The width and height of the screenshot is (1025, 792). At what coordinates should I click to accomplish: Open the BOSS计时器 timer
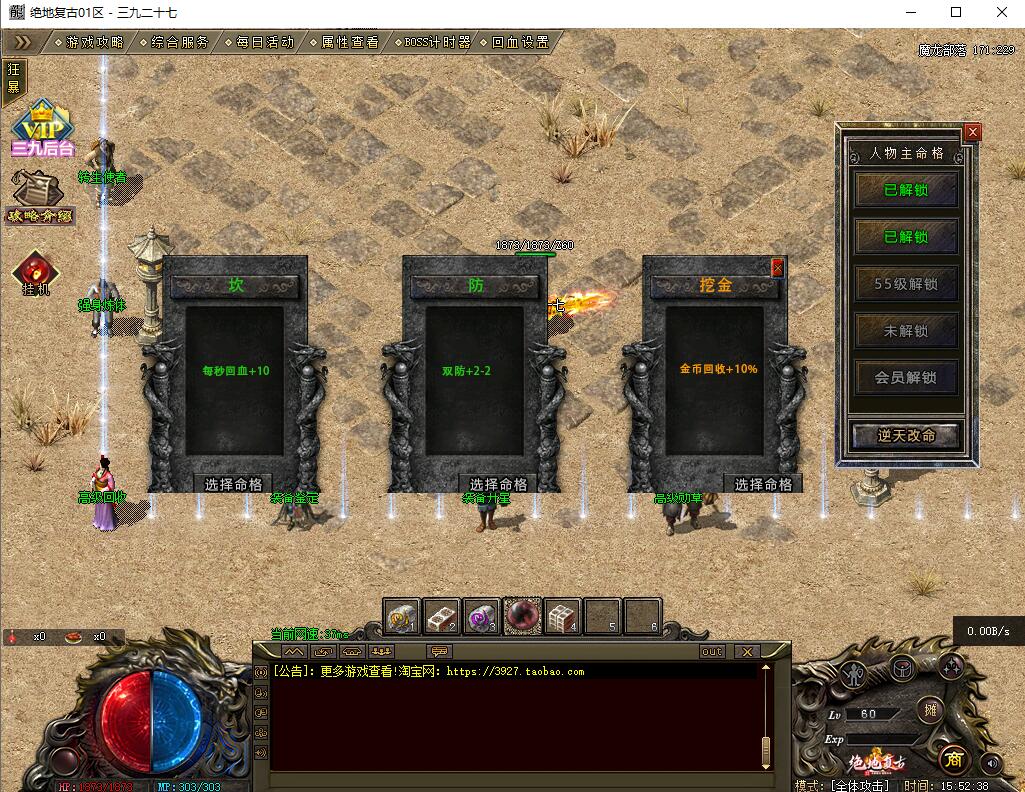pyautogui.click(x=437, y=43)
